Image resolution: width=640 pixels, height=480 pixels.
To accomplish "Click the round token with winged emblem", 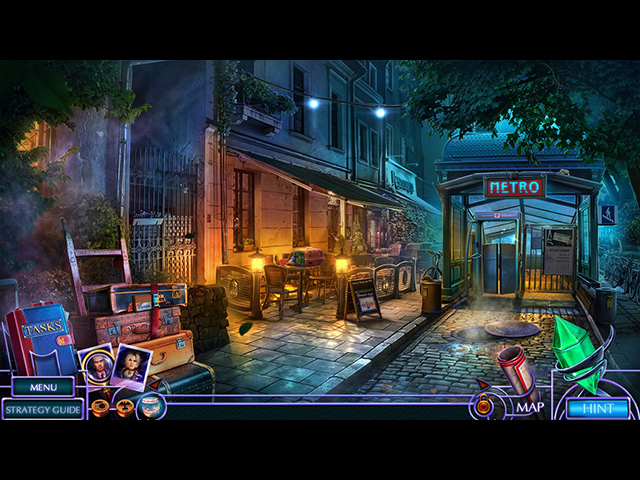I will 124,407.
